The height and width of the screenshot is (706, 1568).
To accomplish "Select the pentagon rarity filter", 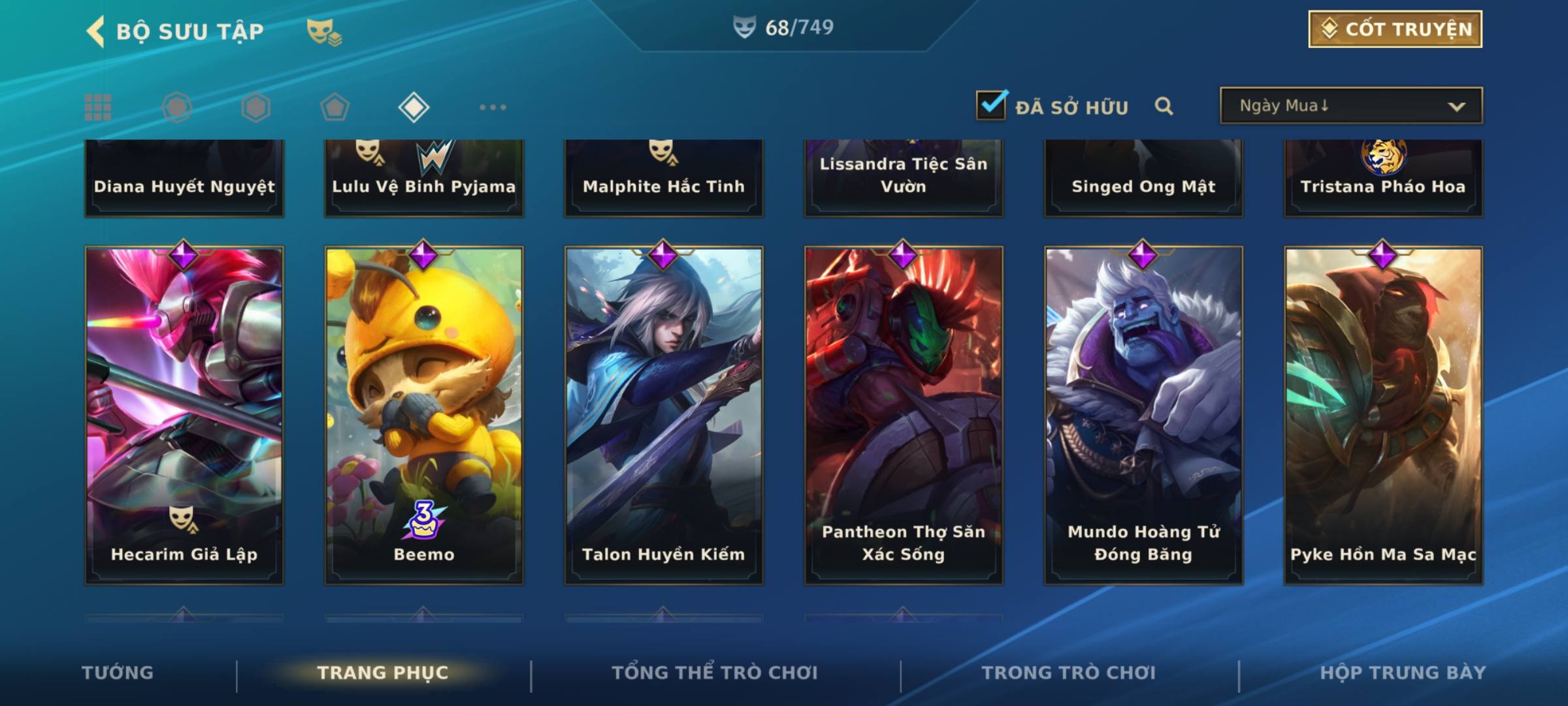I will [x=335, y=107].
